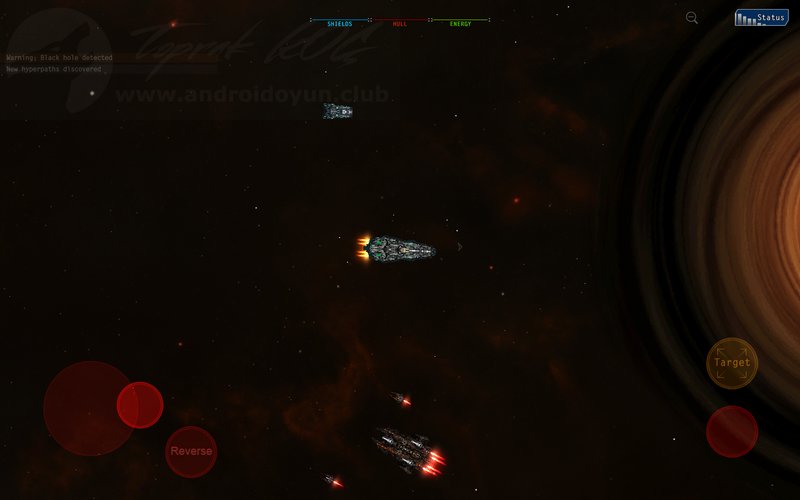The image size is (800, 500).
Task: Tap the small red joystick knob
Action: coord(140,405)
